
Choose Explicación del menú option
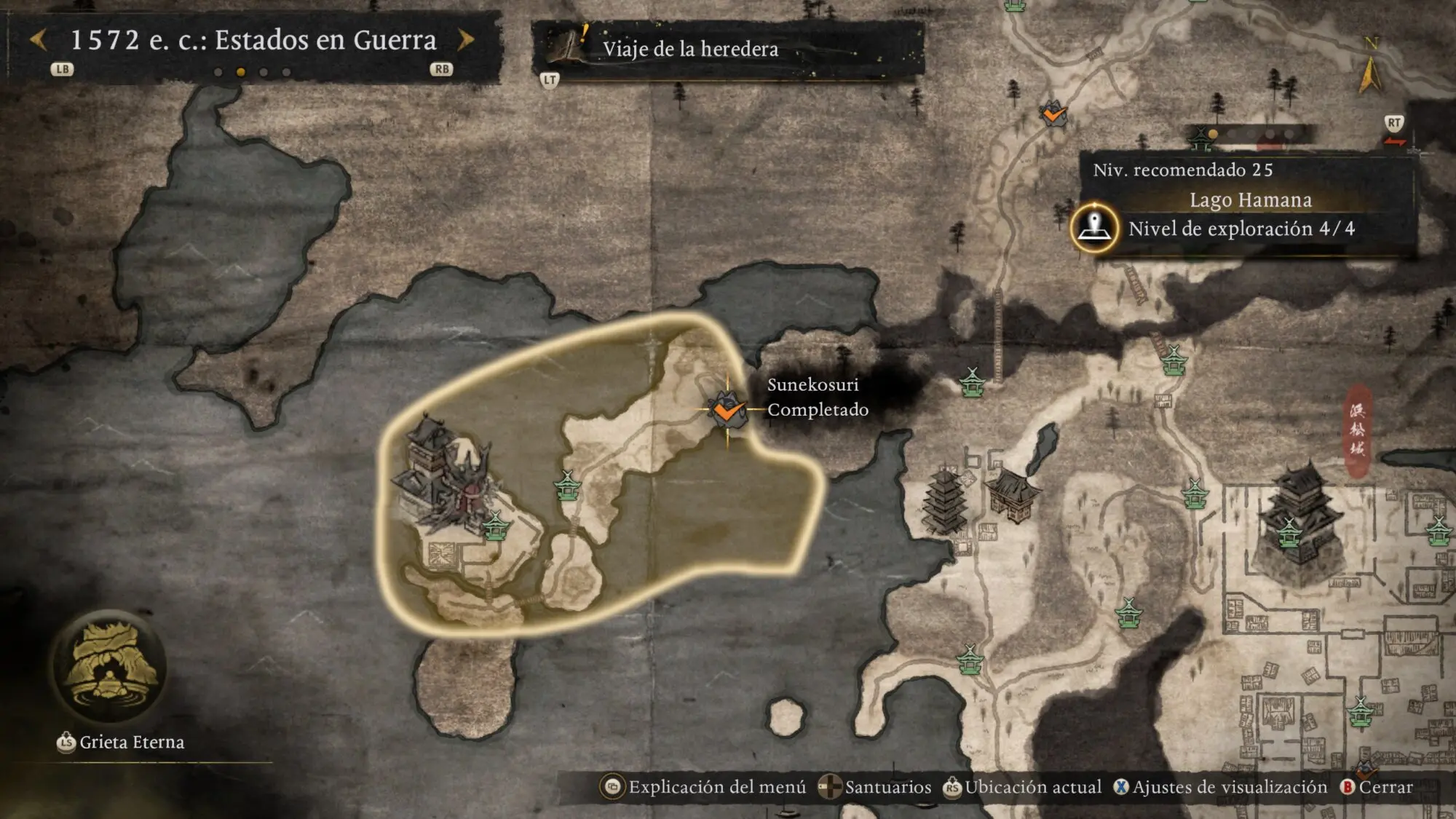[x=704, y=787]
